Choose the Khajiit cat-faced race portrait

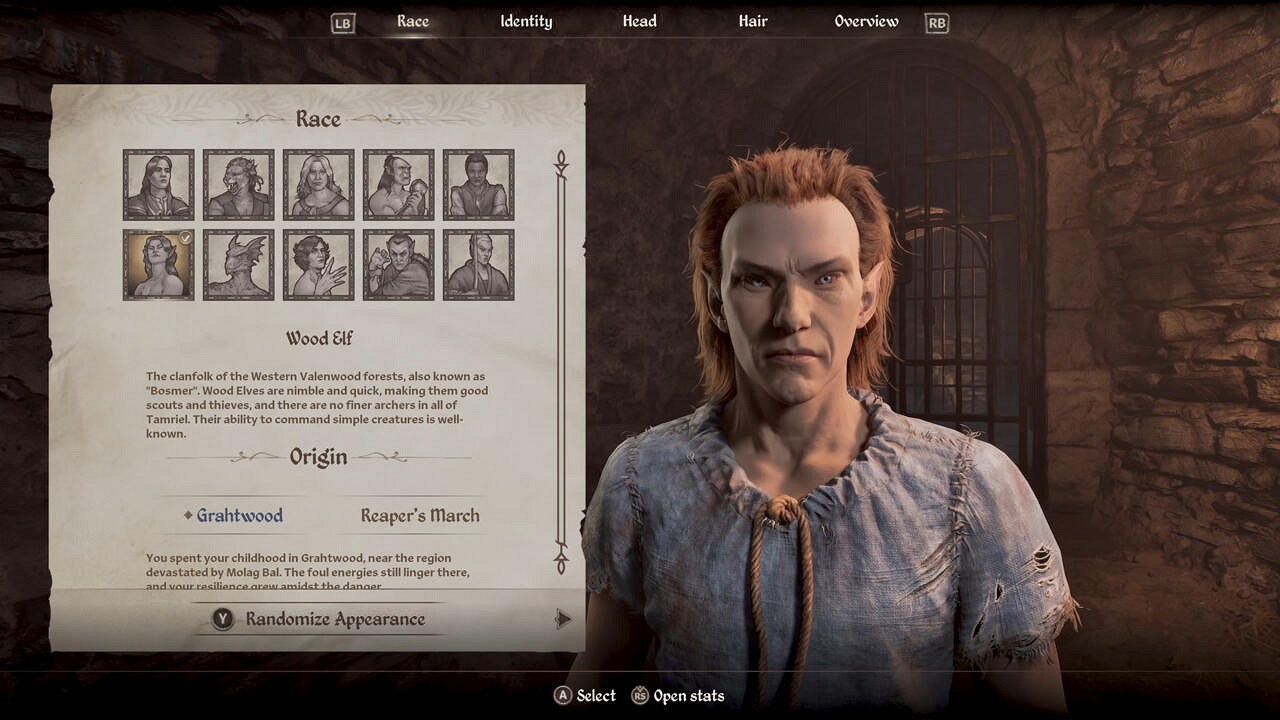(239, 185)
